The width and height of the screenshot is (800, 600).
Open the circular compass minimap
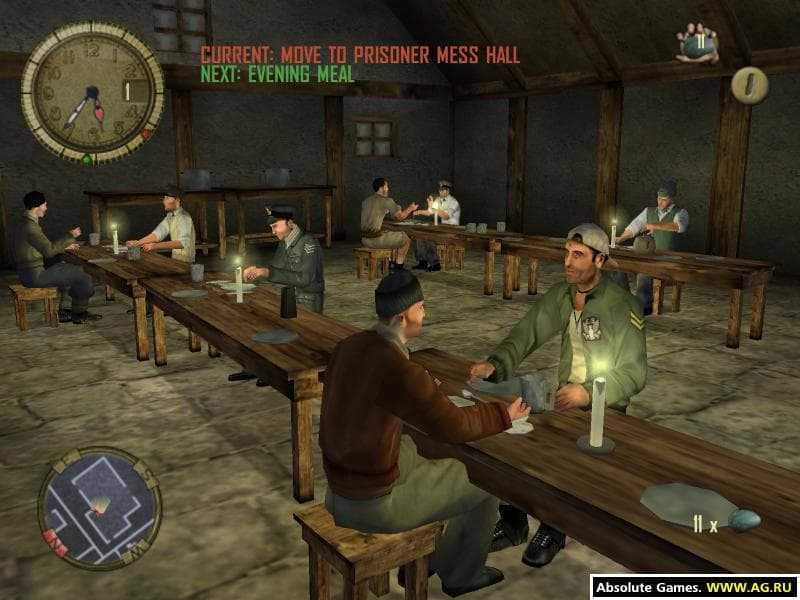[x=99, y=507]
